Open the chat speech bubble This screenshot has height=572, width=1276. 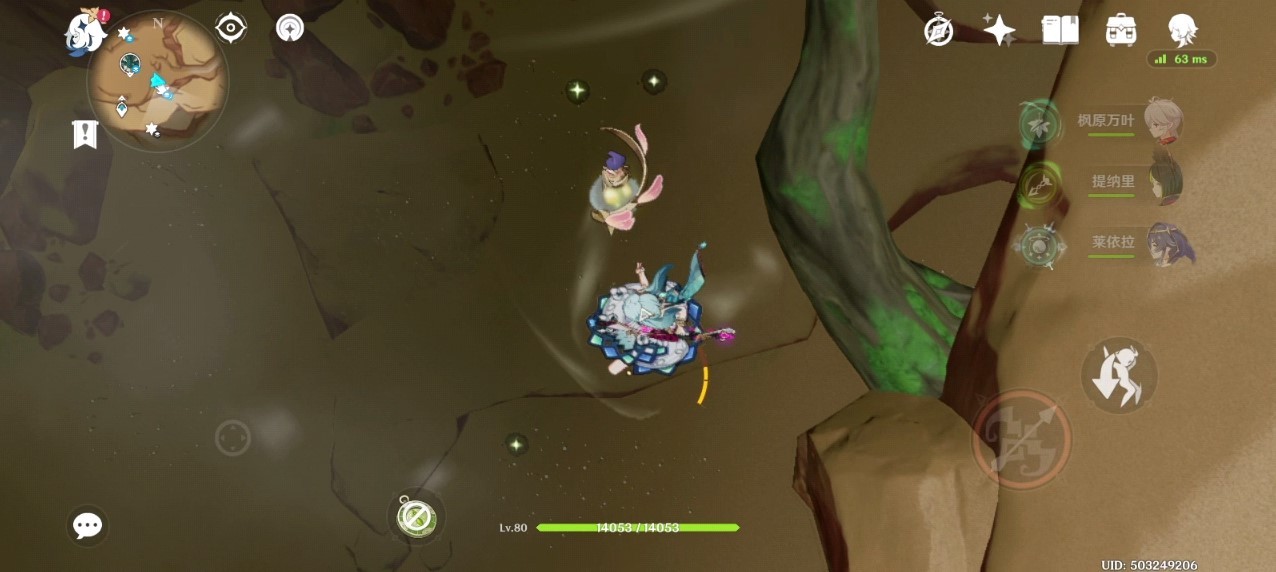click(x=88, y=526)
